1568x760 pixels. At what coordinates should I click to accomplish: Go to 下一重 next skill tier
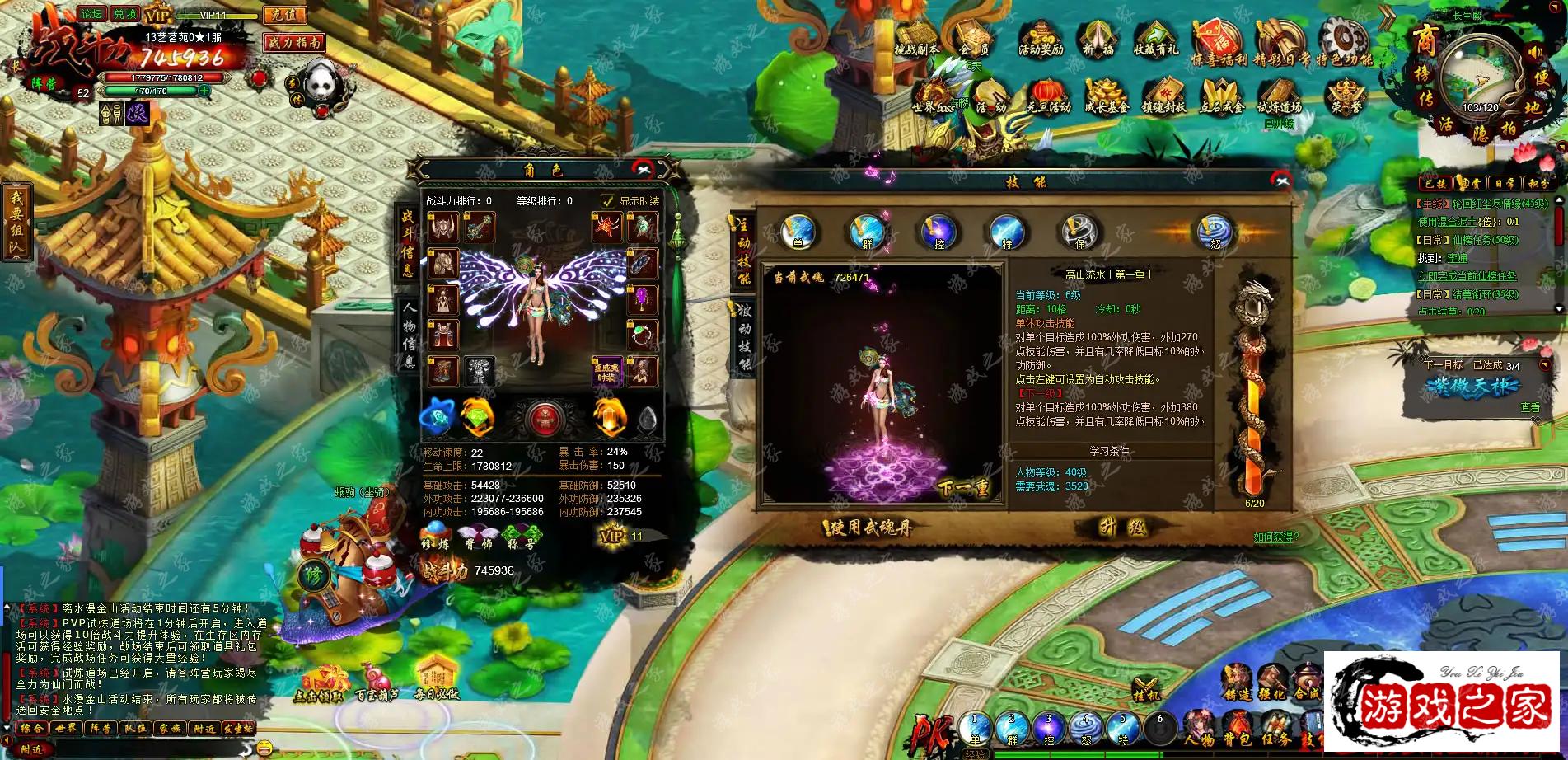point(964,488)
